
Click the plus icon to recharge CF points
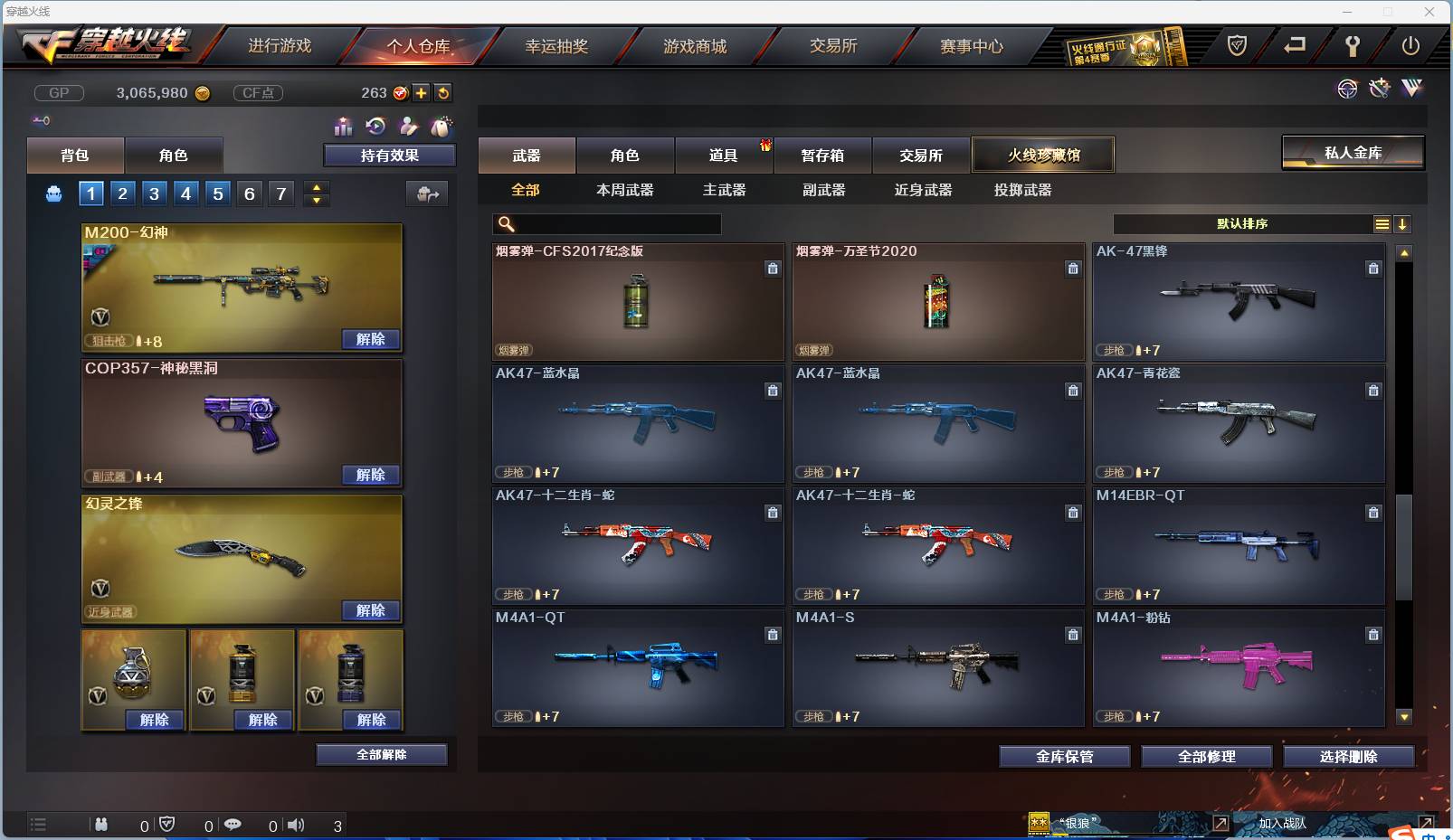422,92
